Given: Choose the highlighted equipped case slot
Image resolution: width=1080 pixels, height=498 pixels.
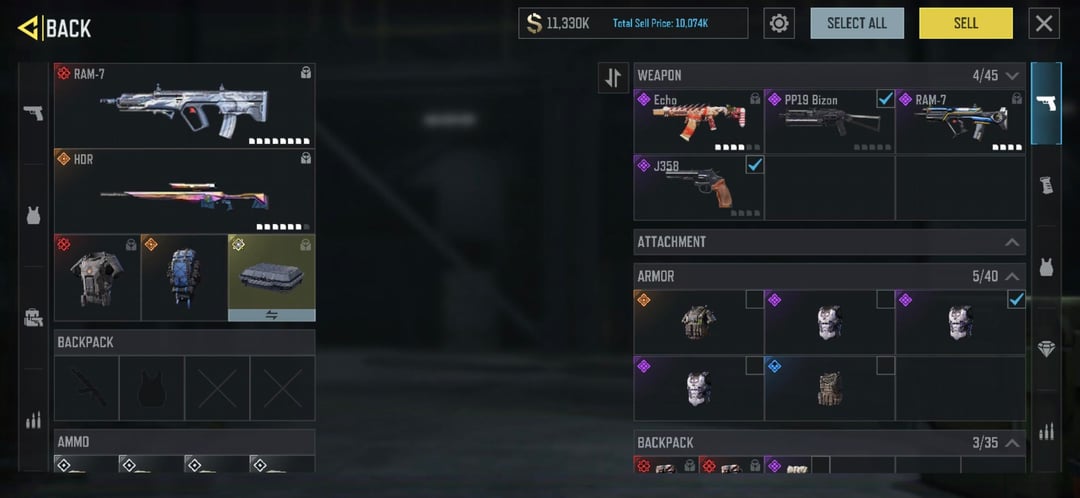Looking at the screenshot, I should (271, 277).
